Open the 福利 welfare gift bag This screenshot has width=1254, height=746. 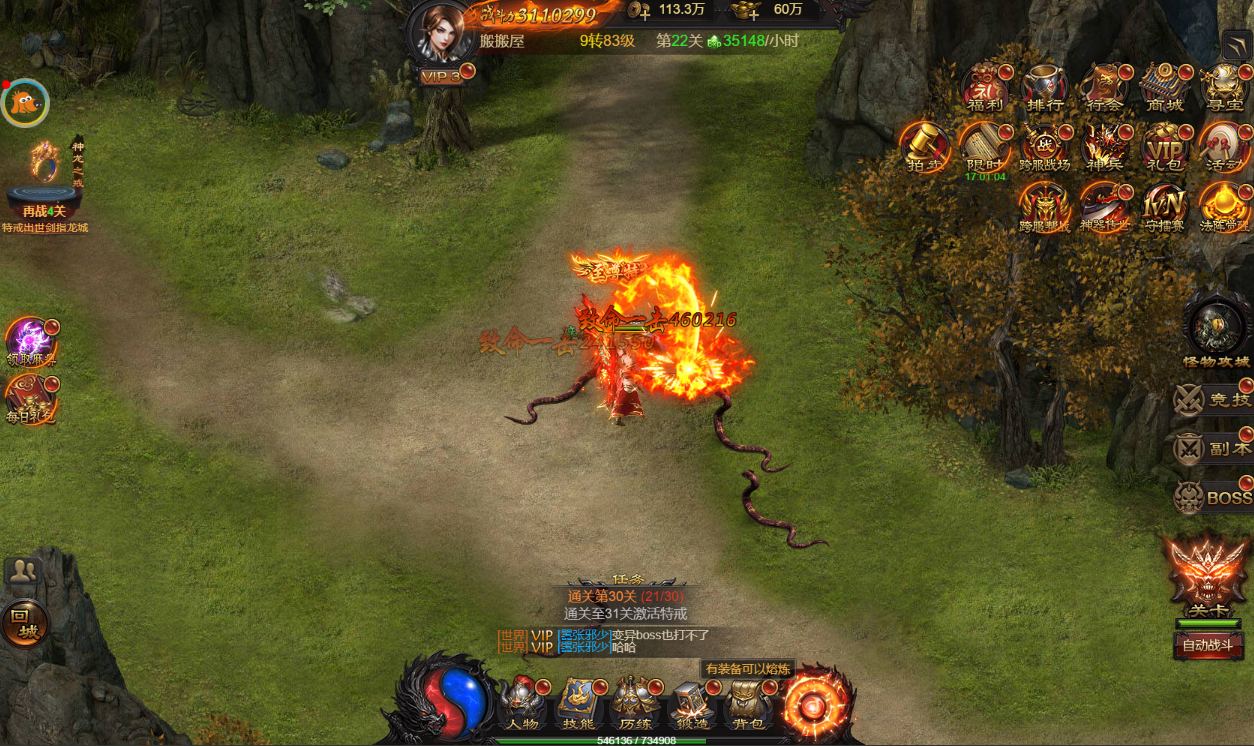point(985,88)
